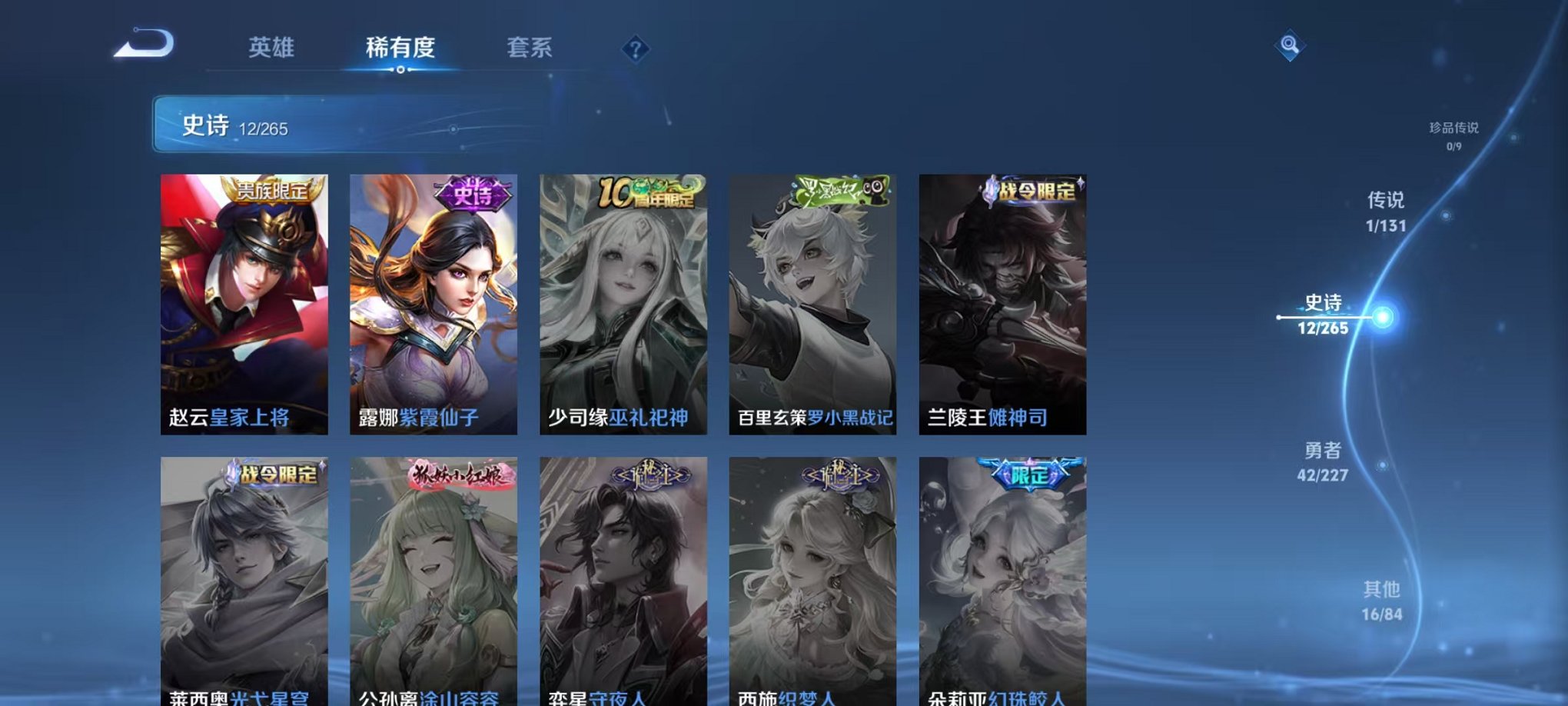Select the page indicator dot under 稀有度 tab
The width and height of the screenshot is (1568, 706).
399,71
